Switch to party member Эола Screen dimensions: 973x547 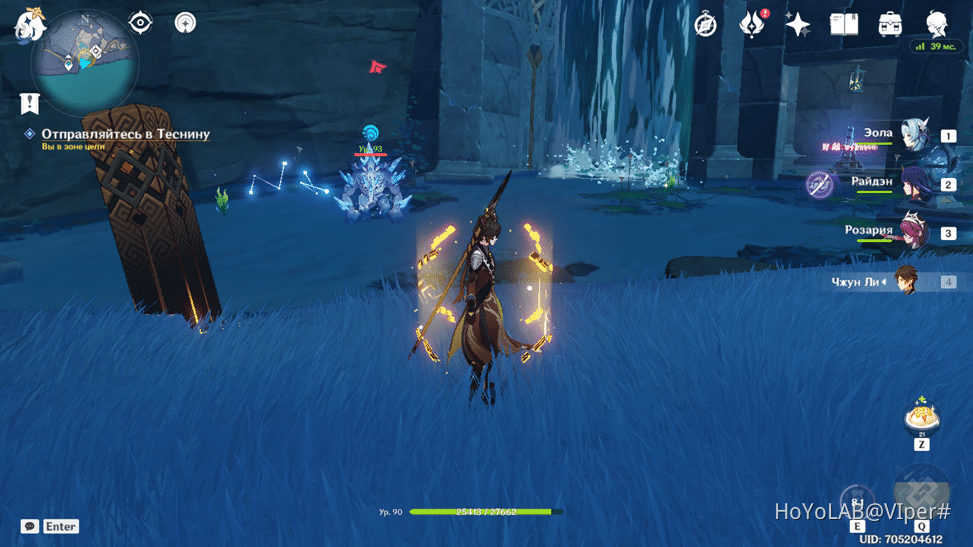912,135
